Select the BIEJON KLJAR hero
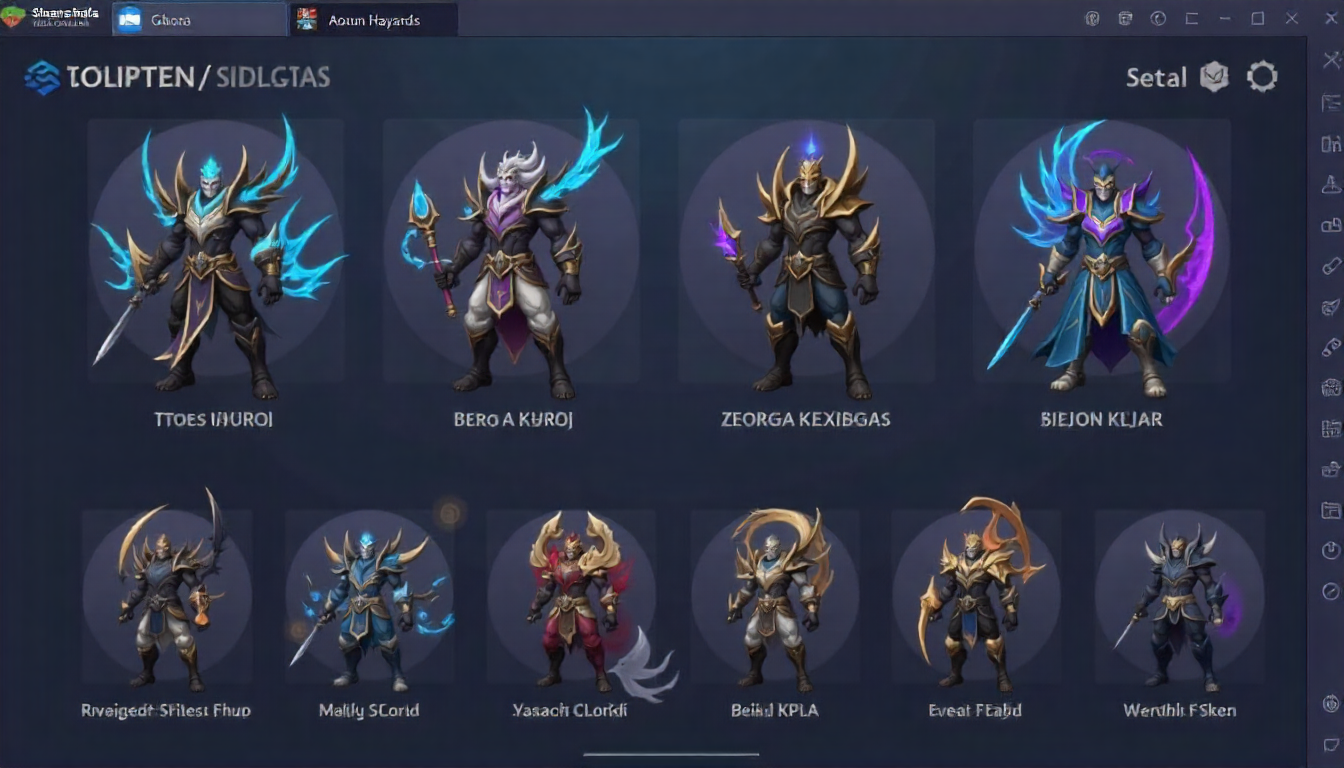This screenshot has width=1344, height=768. click(x=1101, y=260)
